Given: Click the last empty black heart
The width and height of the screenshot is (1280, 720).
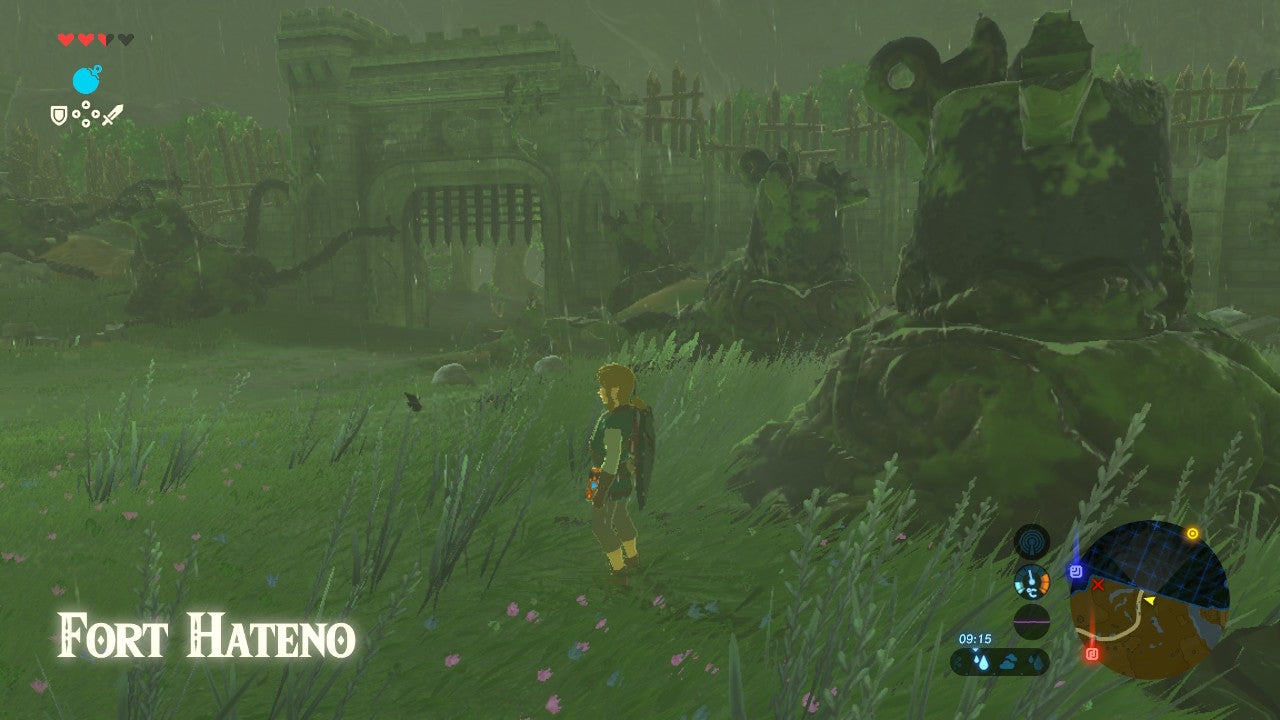Looking at the screenshot, I should 126,39.
